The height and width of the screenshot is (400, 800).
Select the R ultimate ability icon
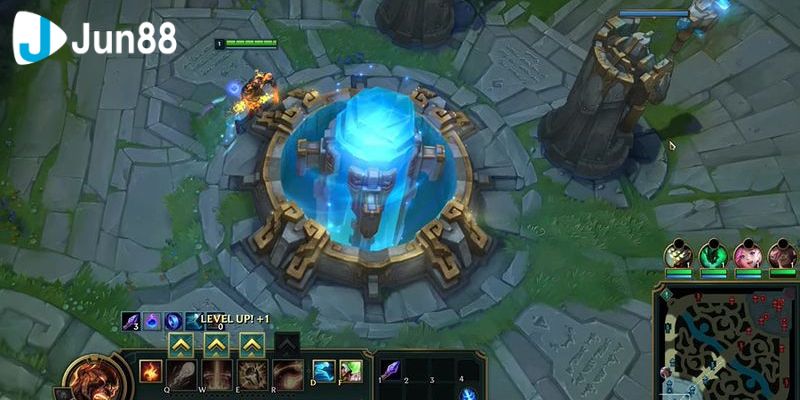287,374
